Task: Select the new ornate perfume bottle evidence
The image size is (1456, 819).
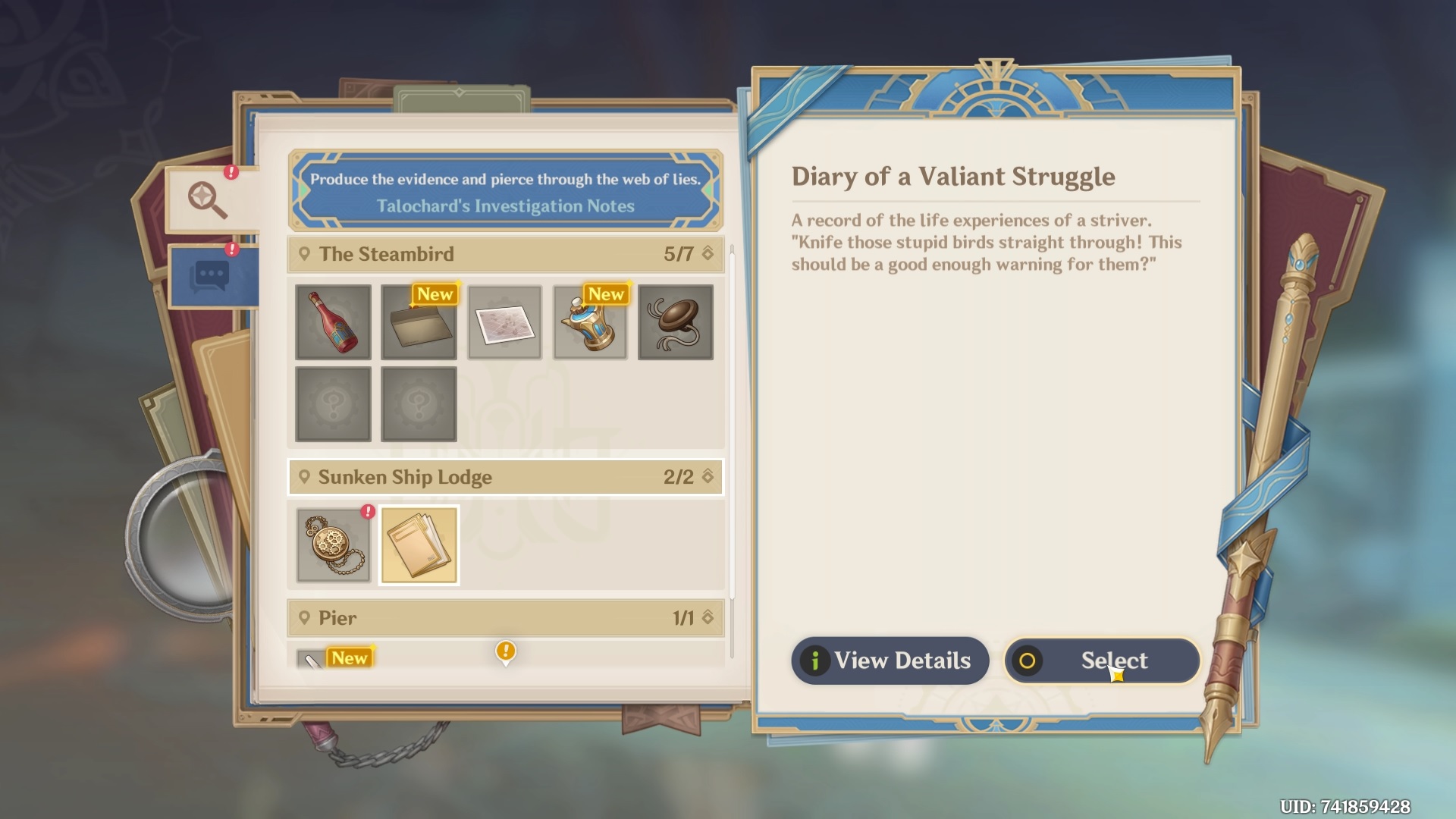Action: 590,322
